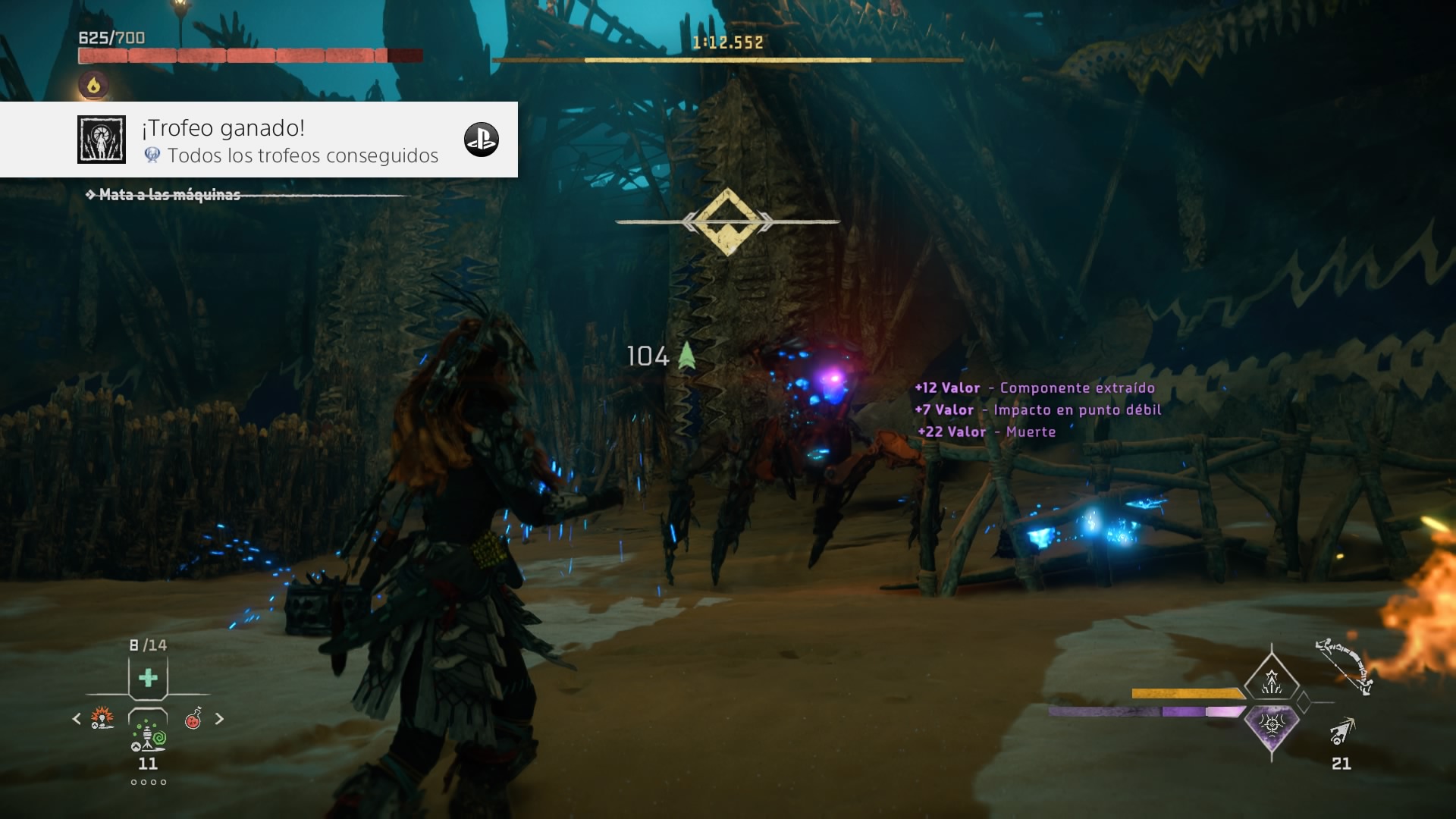The height and width of the screenshot is (819, 1456).
Task: Click the trophy thumbnail in the notification
Action: pos(102,140)
